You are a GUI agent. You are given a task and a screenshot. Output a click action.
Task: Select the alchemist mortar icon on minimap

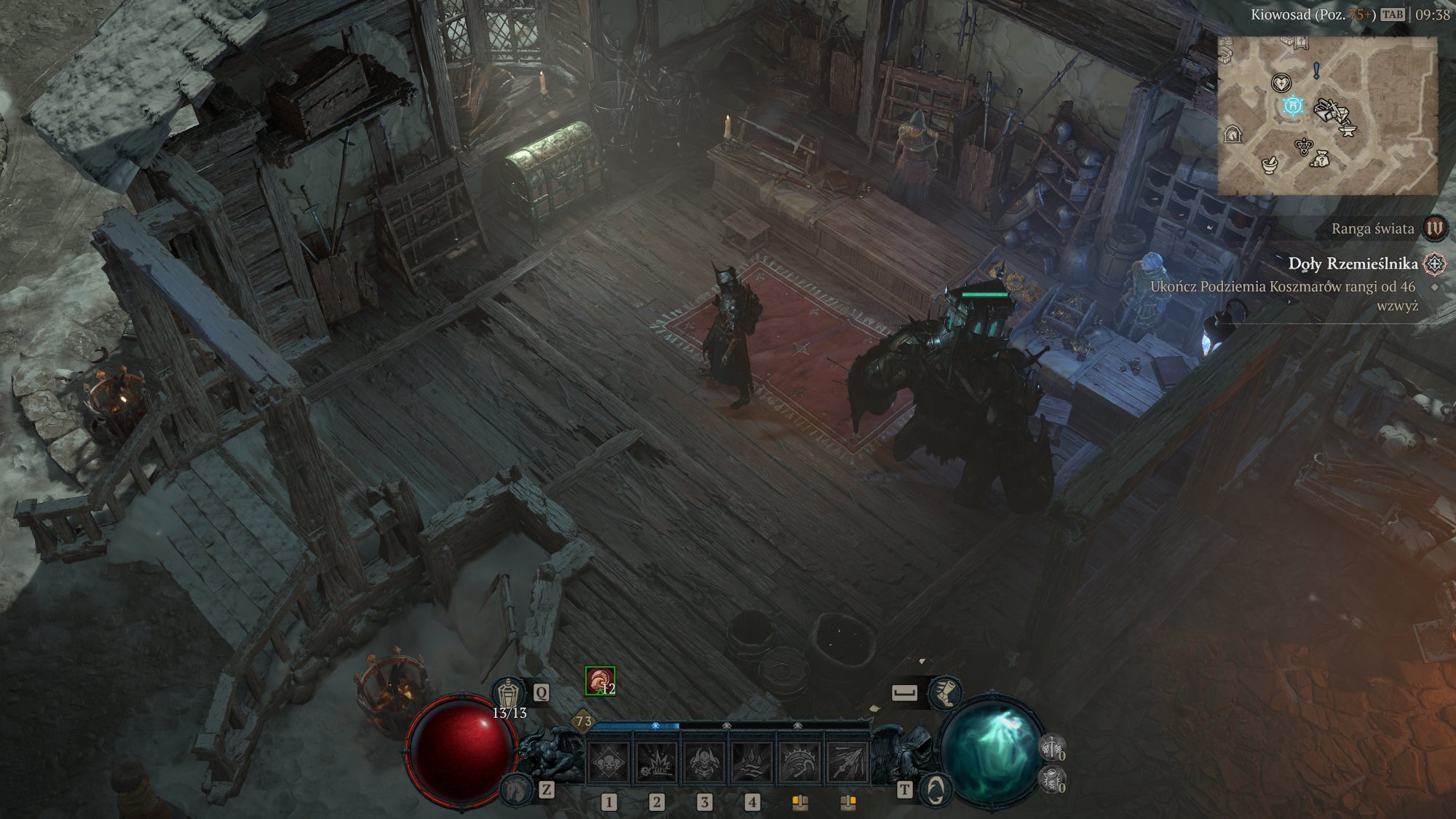click(1270, 166)
